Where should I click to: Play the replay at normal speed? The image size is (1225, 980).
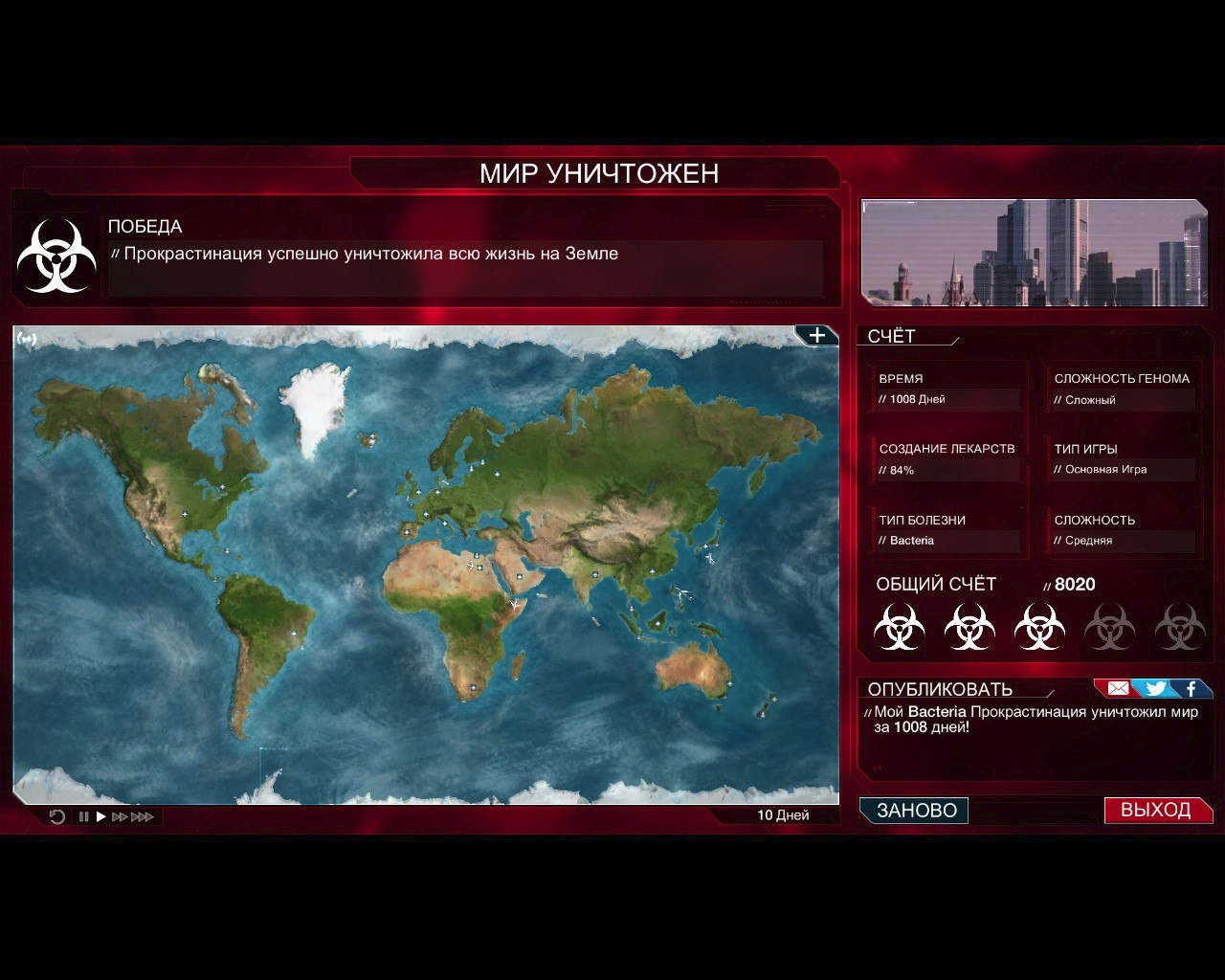(x=100, y=816)
